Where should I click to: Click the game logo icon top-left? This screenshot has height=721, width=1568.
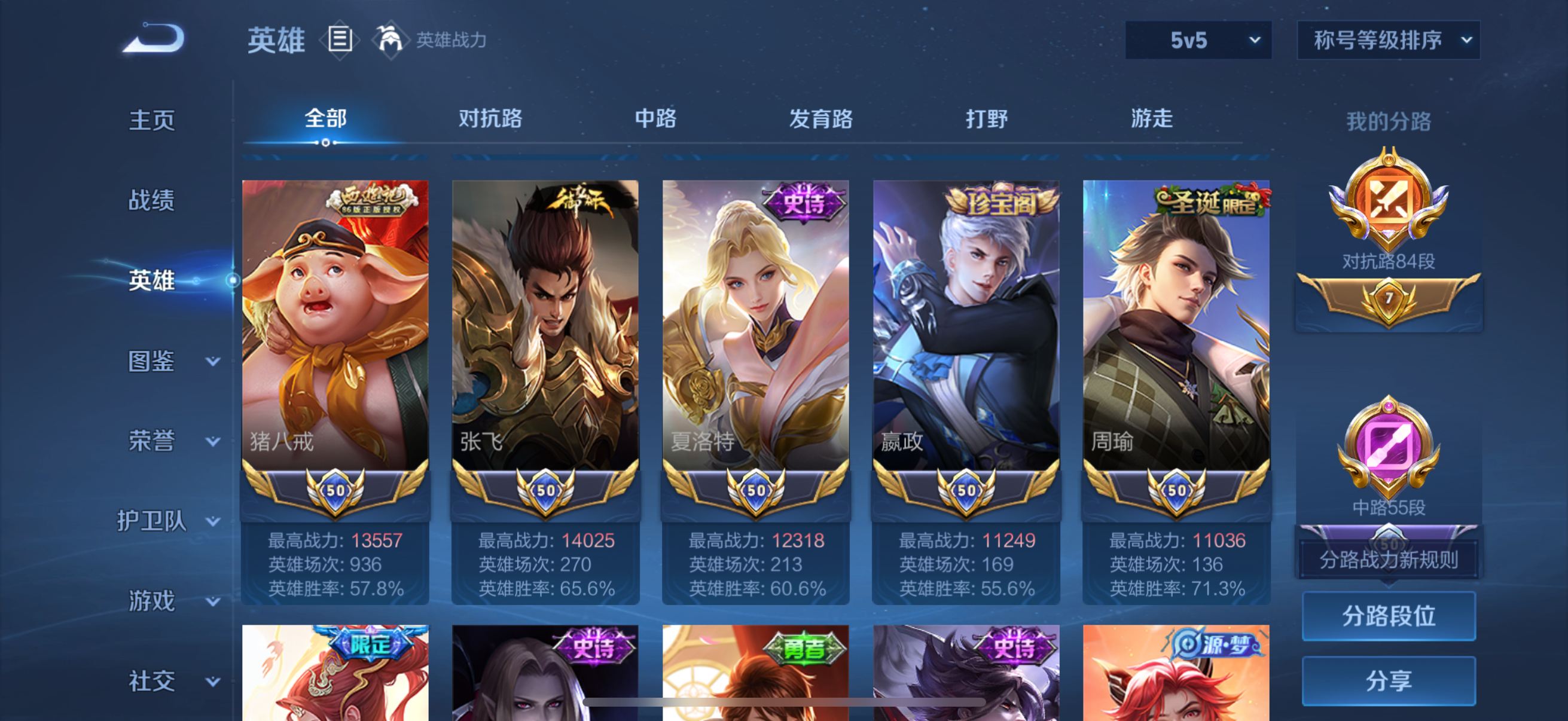coord(153,38)
